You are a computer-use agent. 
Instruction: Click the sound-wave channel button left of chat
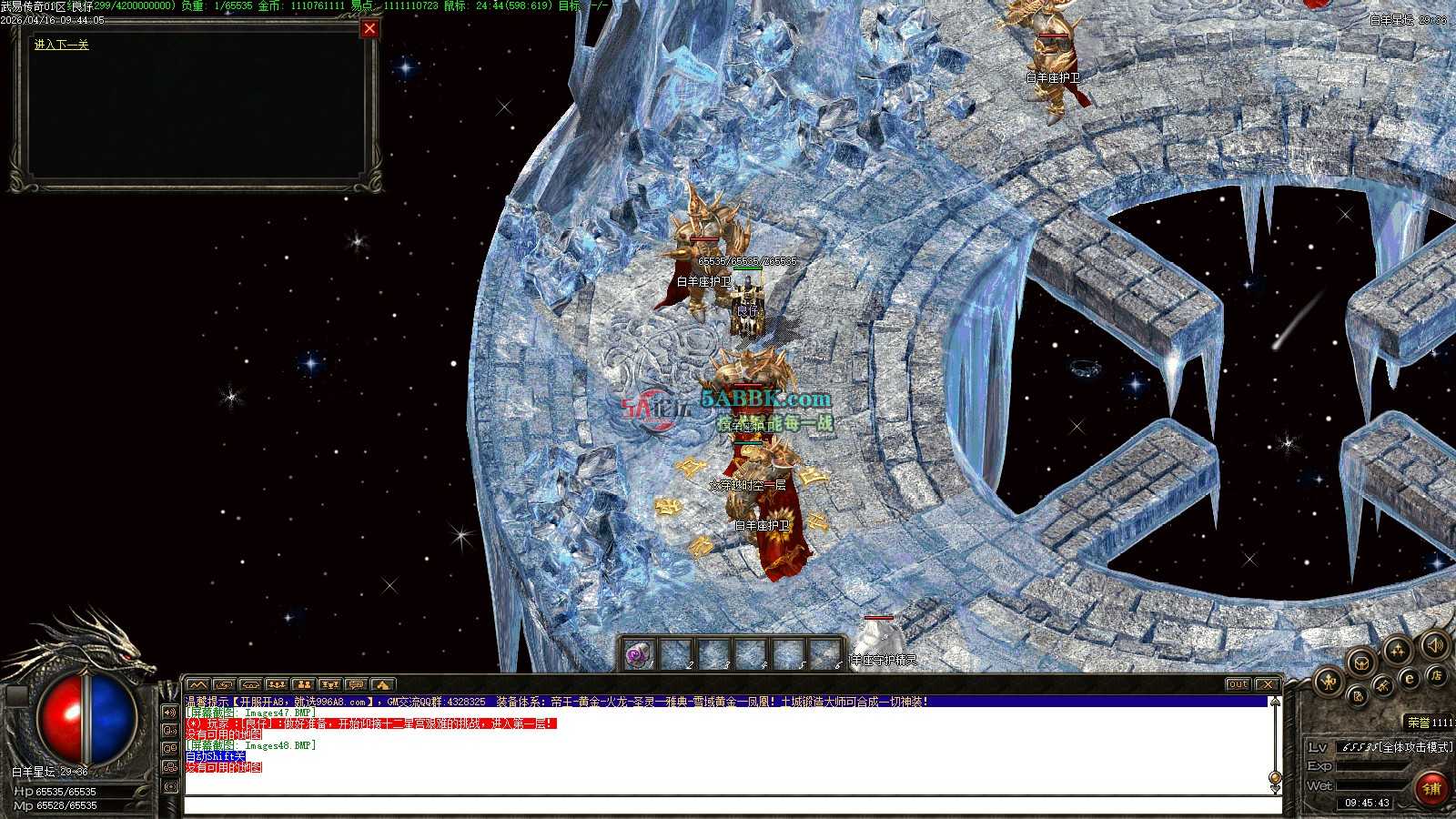coord(170,712)
